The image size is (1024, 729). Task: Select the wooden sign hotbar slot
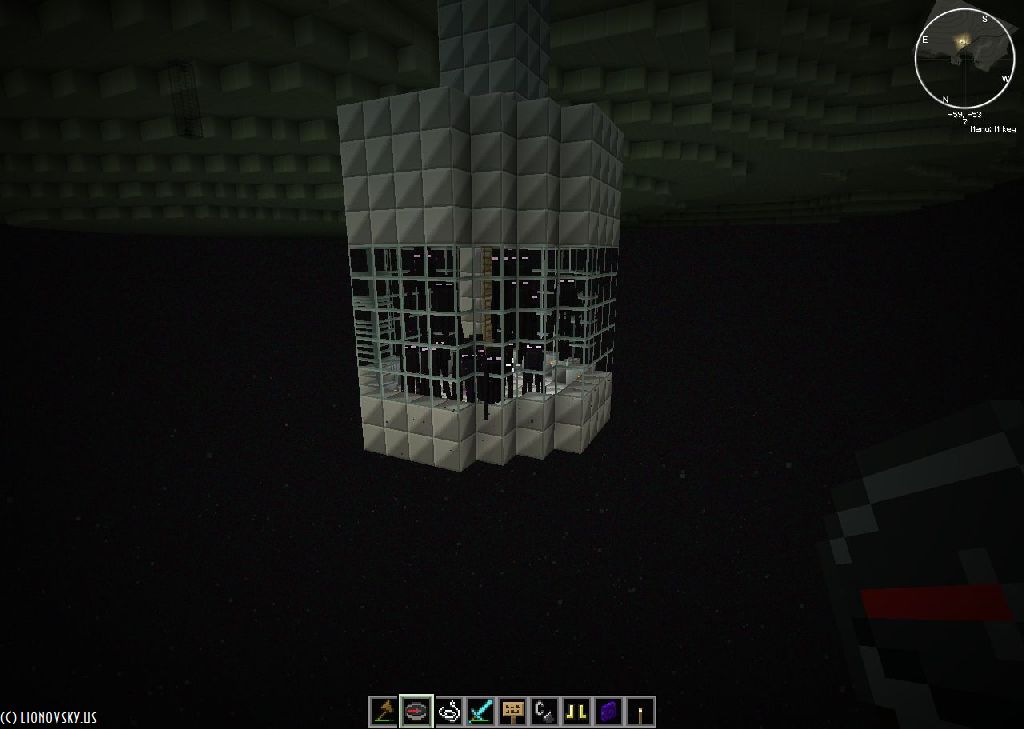[x=513, y=711]
